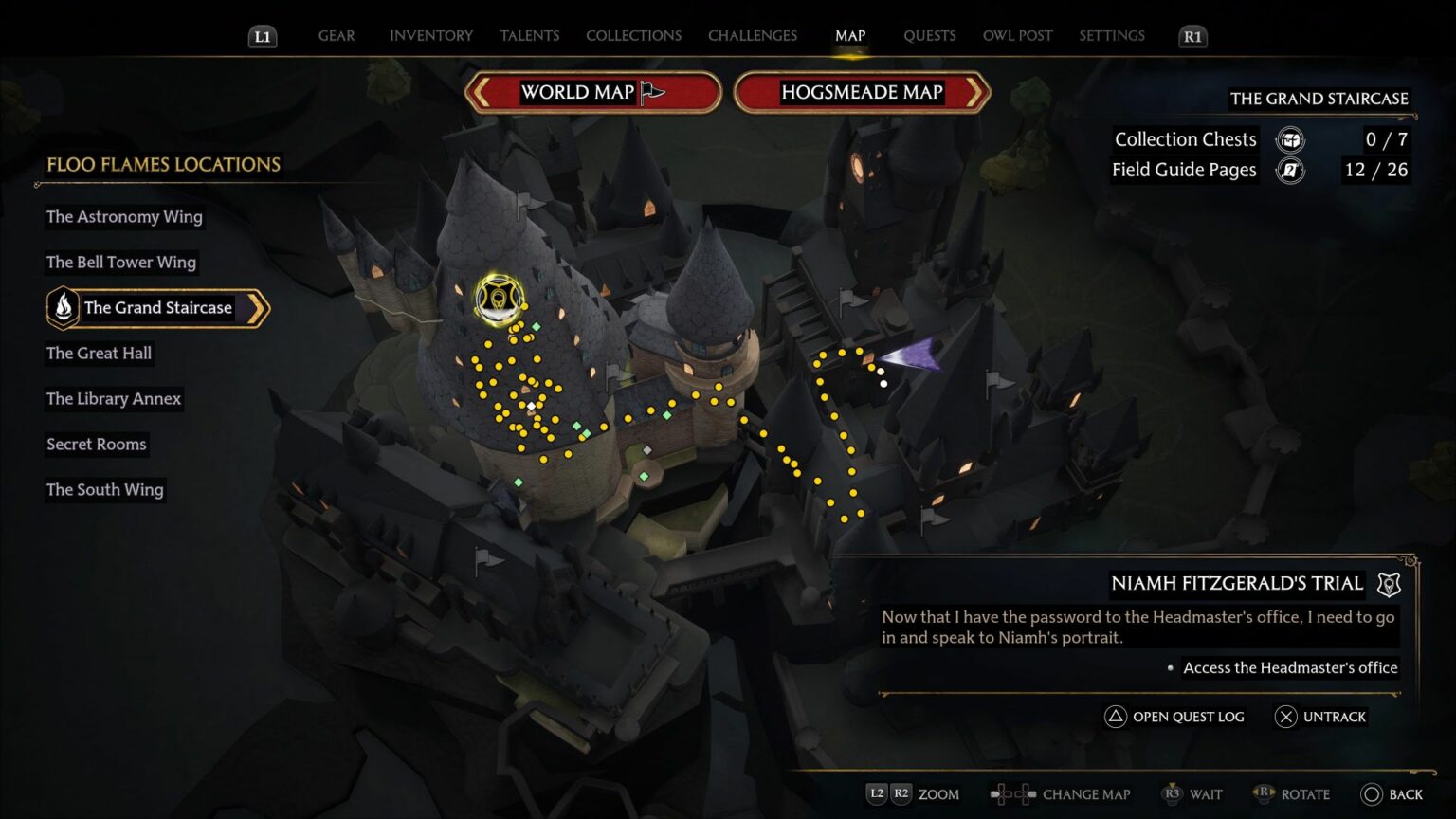
Task: Click the quest crest icon beside Niamh Fitzgerald's Trial
Action: point(1388,584)
